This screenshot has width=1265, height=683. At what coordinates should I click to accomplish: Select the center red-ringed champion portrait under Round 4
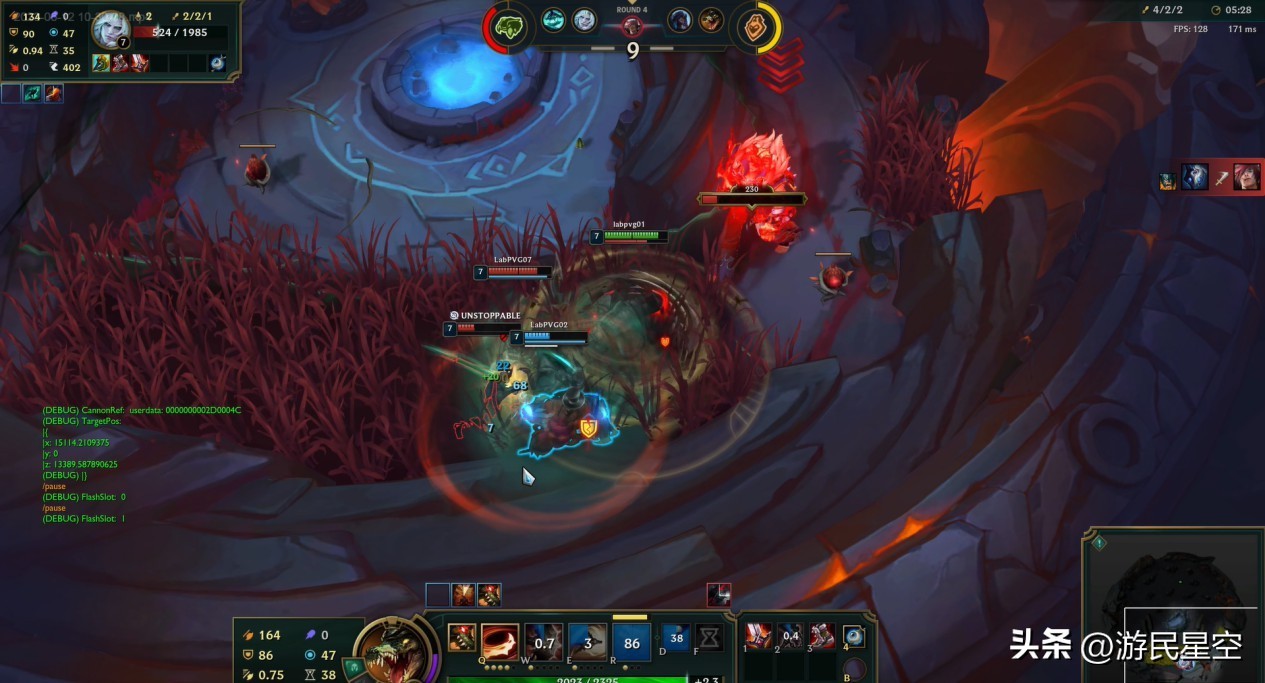pos(632,26)
